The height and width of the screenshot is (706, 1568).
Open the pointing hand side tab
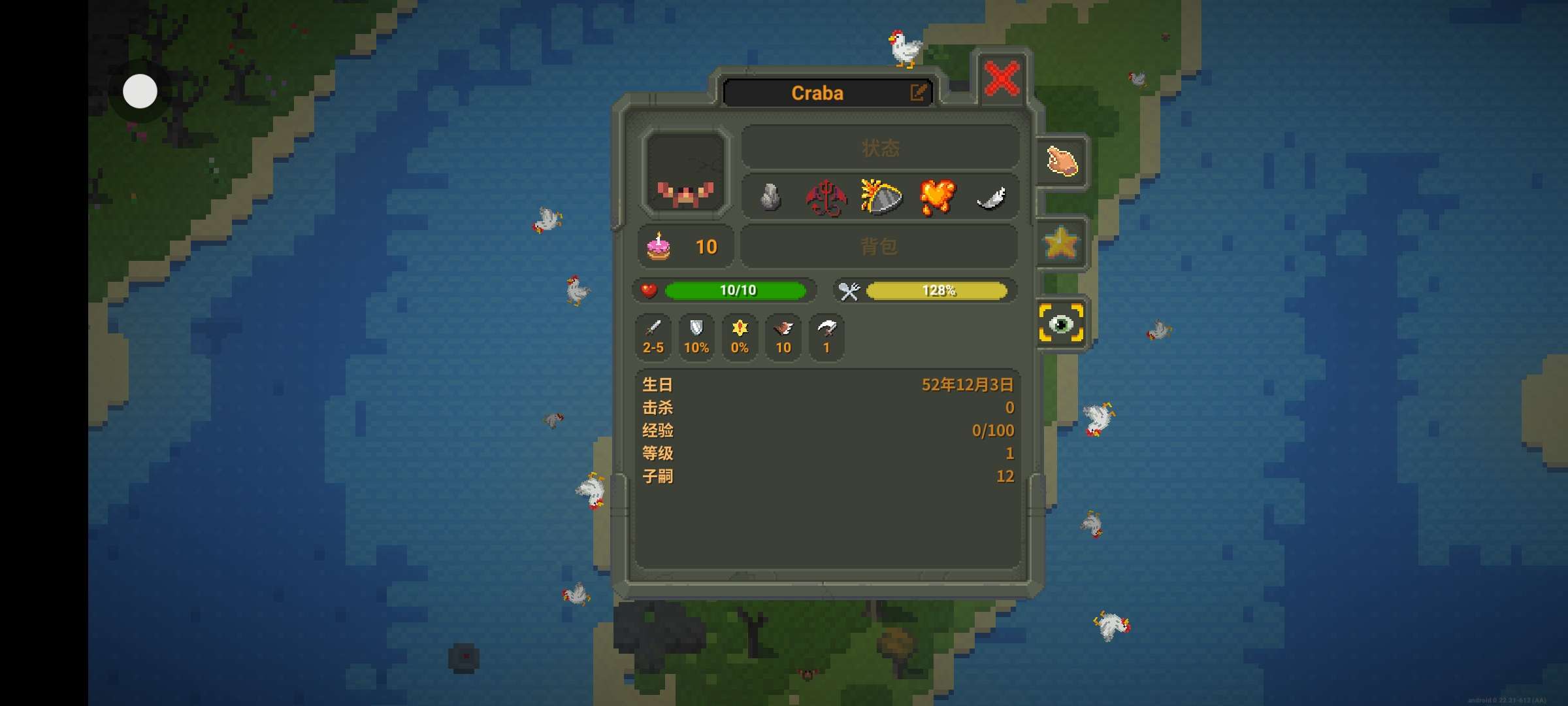tap(1062, 161)
